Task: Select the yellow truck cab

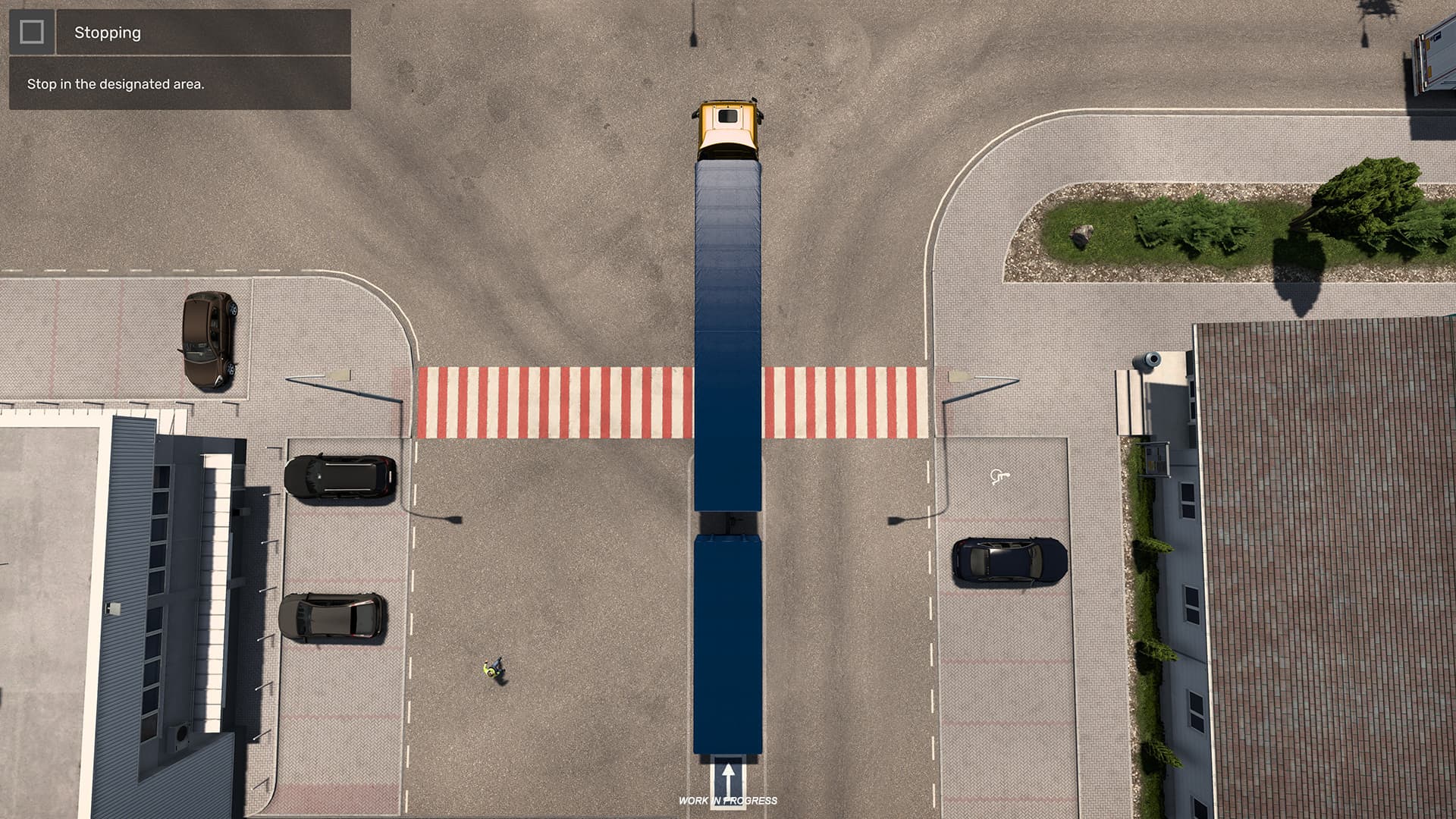Action: pyautogui.click(x=726, y=121)
